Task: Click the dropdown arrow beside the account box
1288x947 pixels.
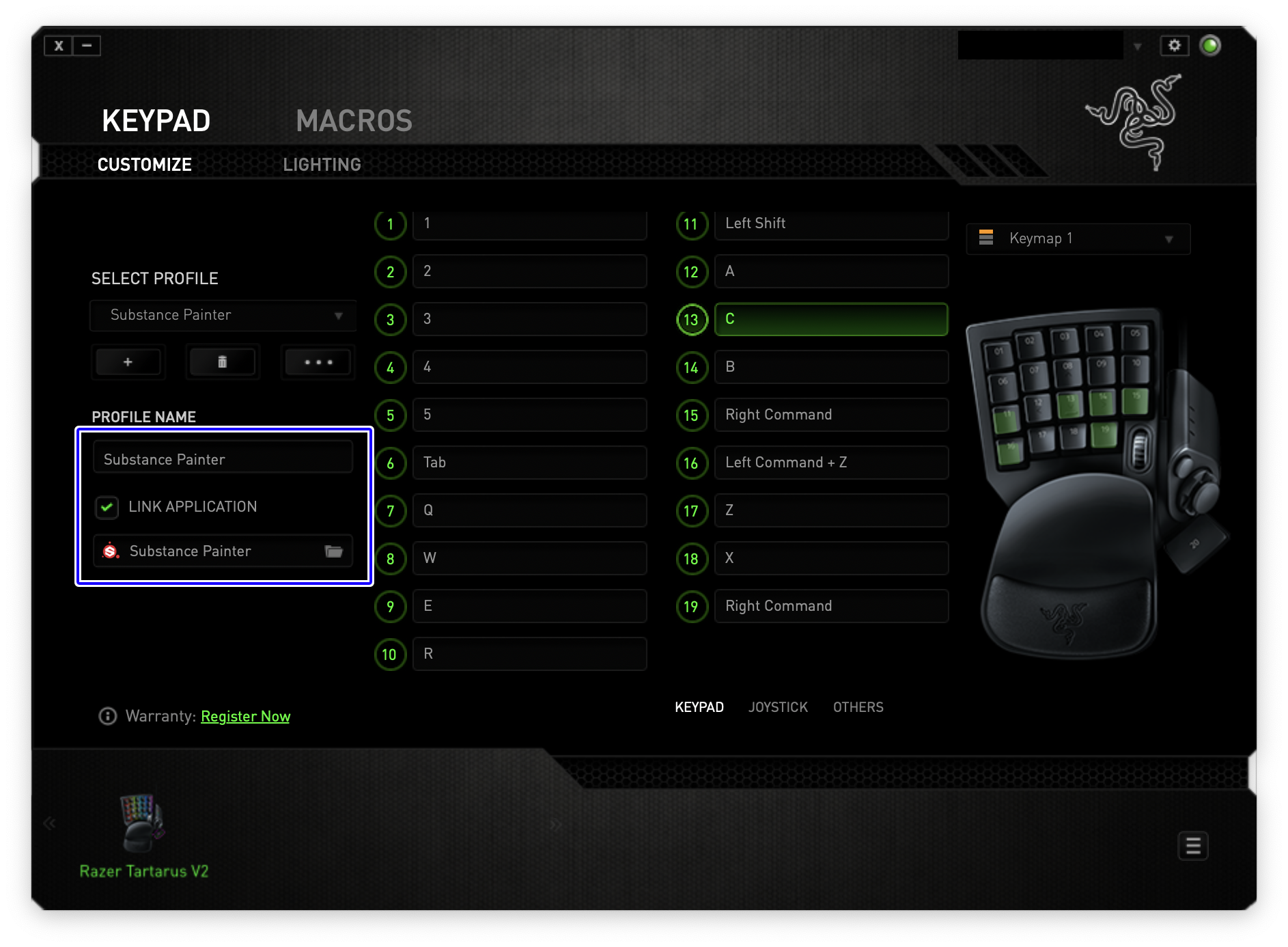Action: (x=1138, y=45)
